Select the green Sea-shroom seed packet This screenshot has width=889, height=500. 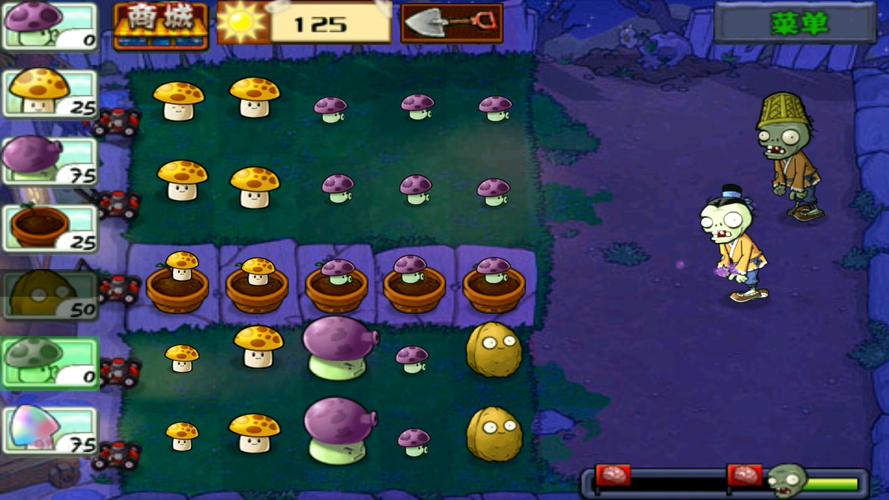[50, 362]
